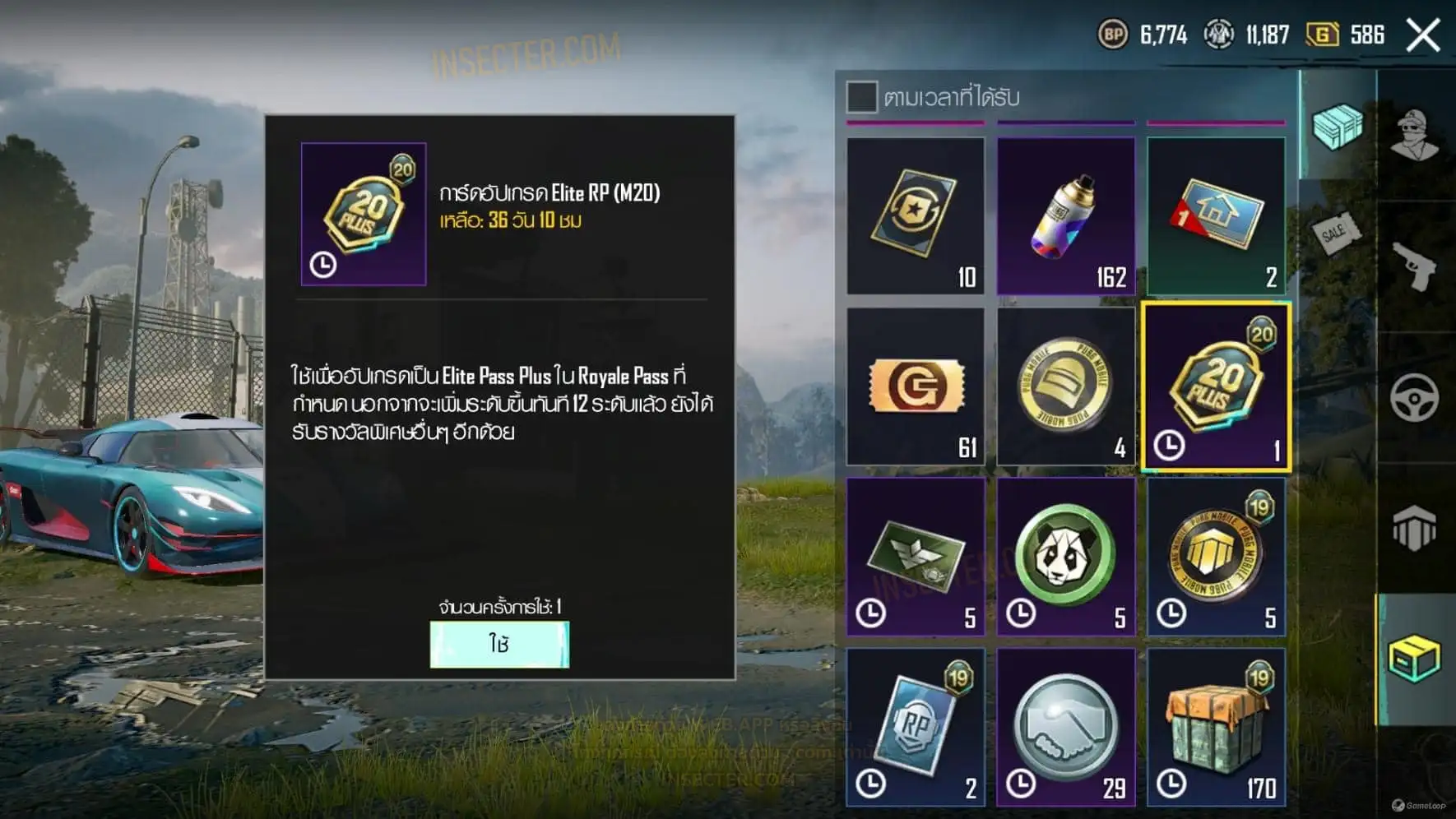Choose the room card with house icon

(x=1216, y=215)
